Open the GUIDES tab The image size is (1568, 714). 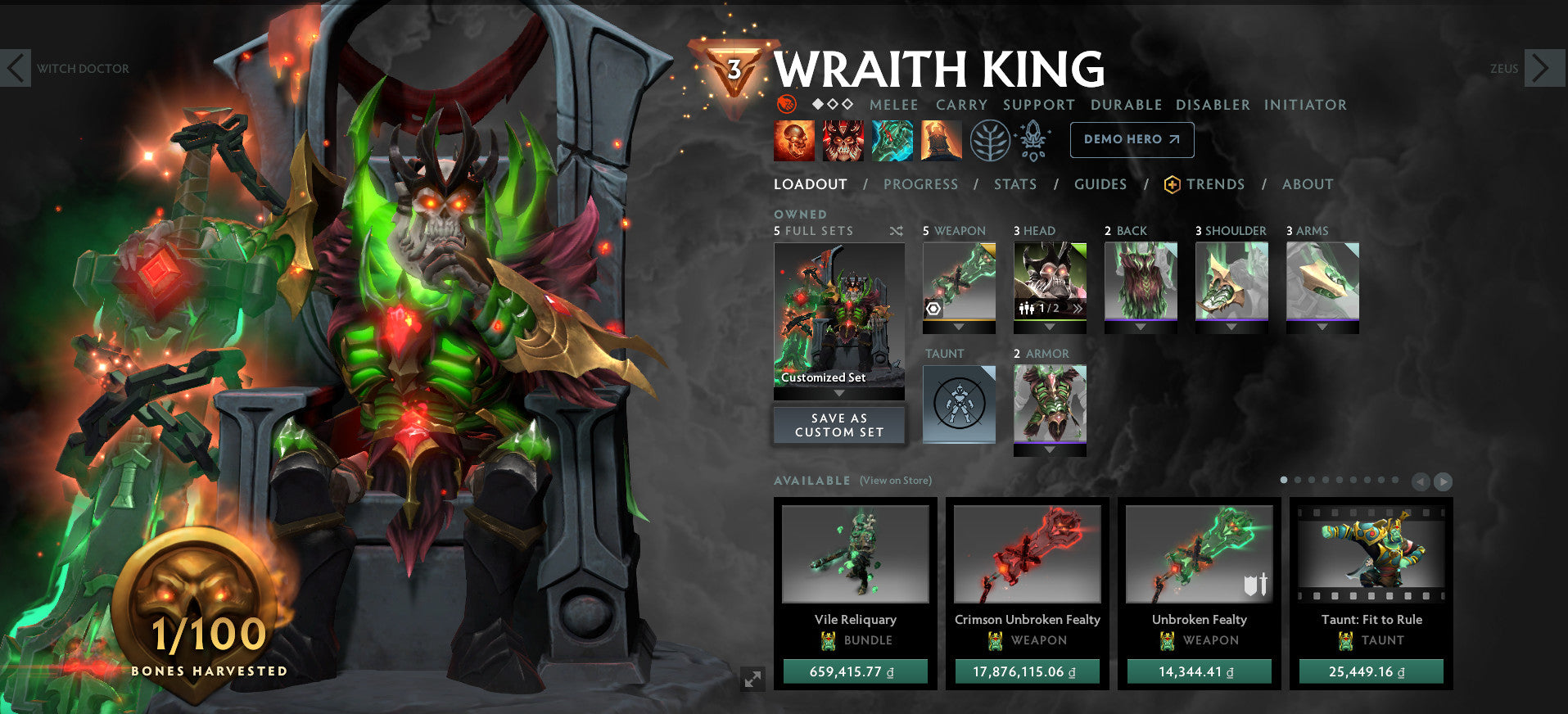[x=1100, y=184]
